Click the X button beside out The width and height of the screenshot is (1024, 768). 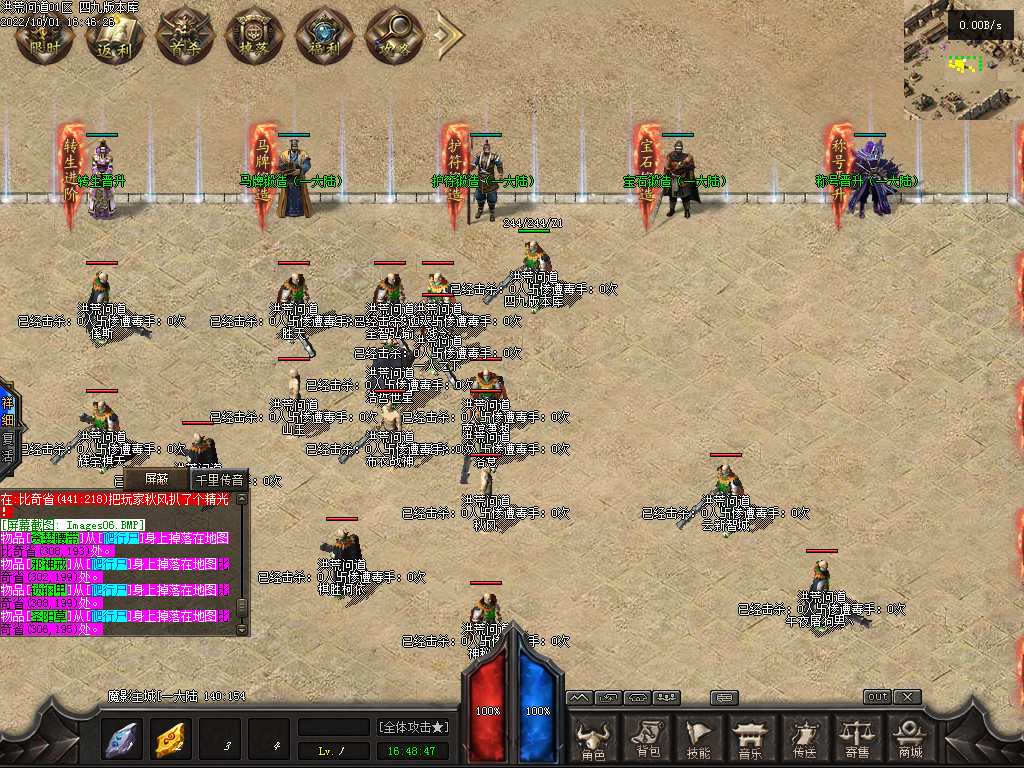pyautogui.click(x=906, y=697)
